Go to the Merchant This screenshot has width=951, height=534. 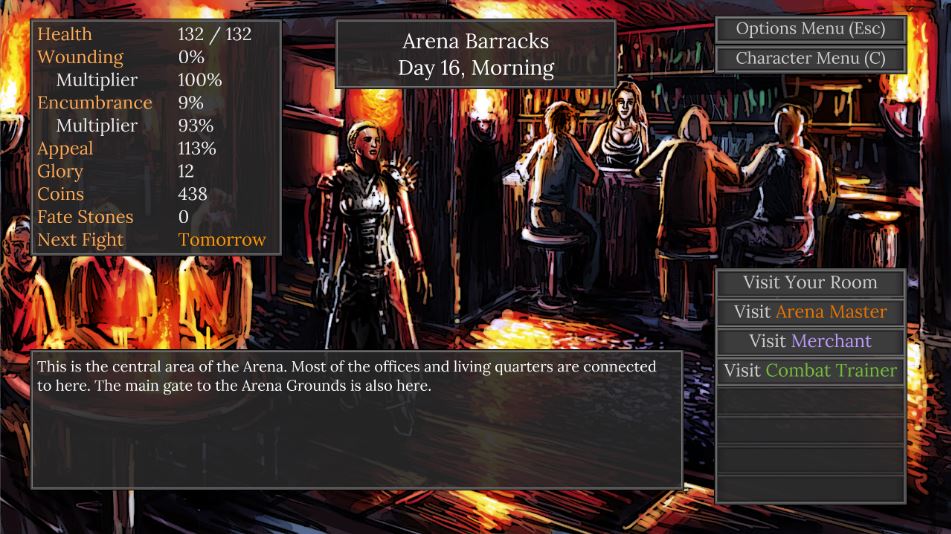point(810,341)
